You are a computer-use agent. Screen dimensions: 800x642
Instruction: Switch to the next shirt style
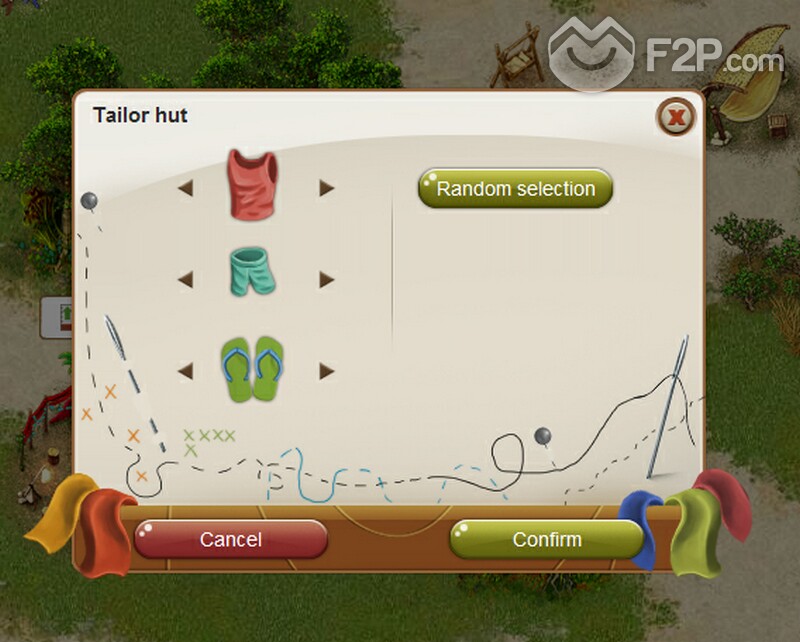click(x=326, y=188)
